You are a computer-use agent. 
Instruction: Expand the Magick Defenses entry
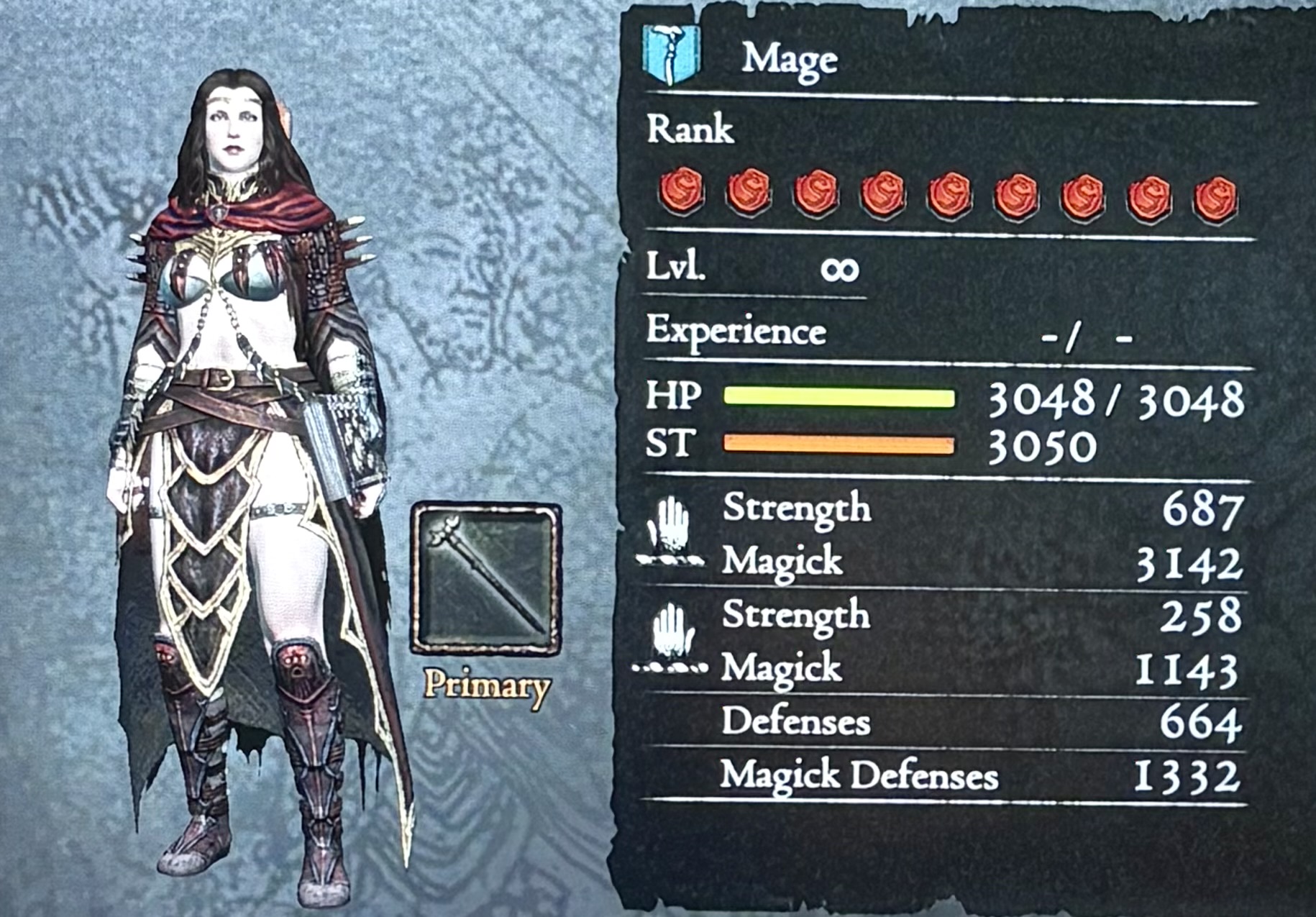(x=861, y=775)
